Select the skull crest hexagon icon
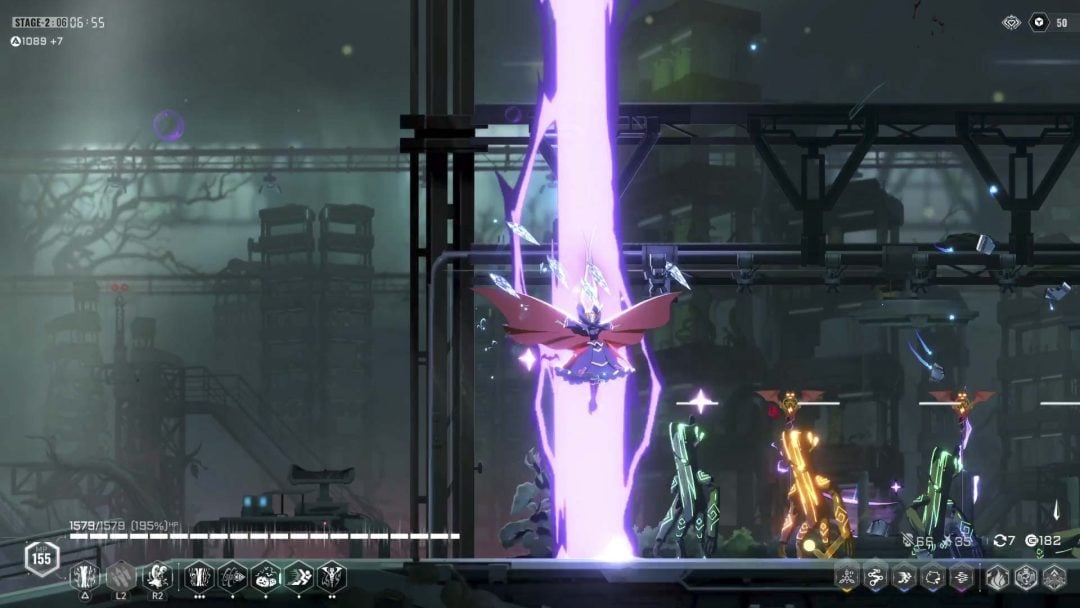 1026,576
